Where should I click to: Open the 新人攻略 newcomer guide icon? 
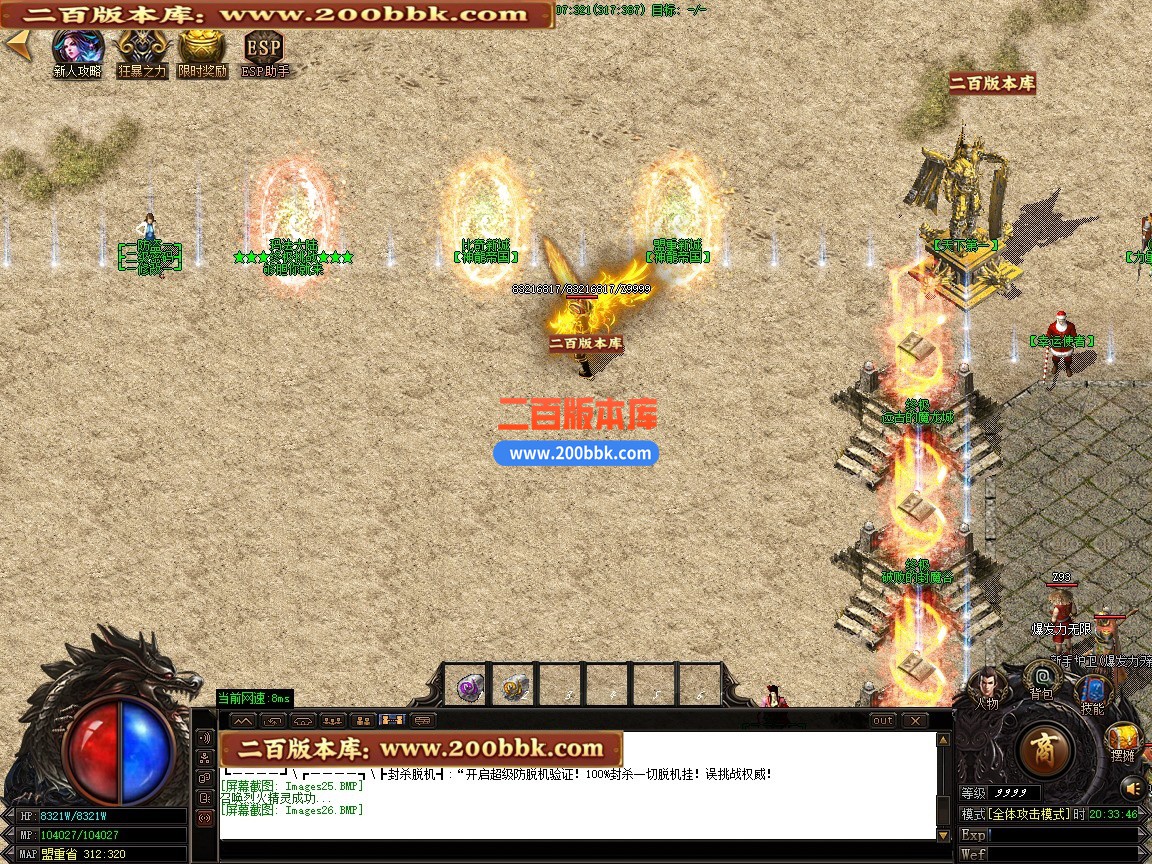click(77, 48)
